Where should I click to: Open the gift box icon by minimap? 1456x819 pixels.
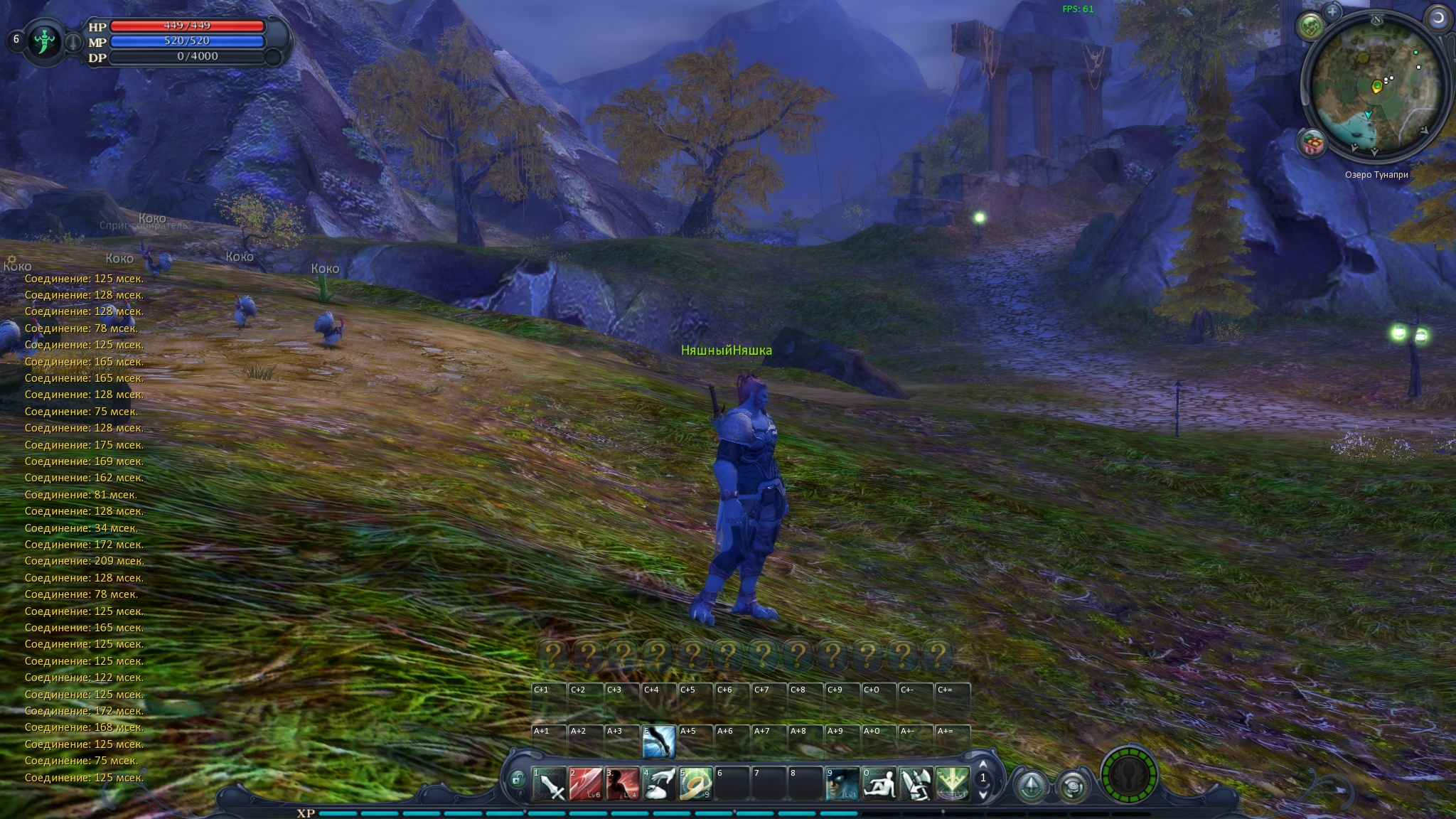(1312, 144)
